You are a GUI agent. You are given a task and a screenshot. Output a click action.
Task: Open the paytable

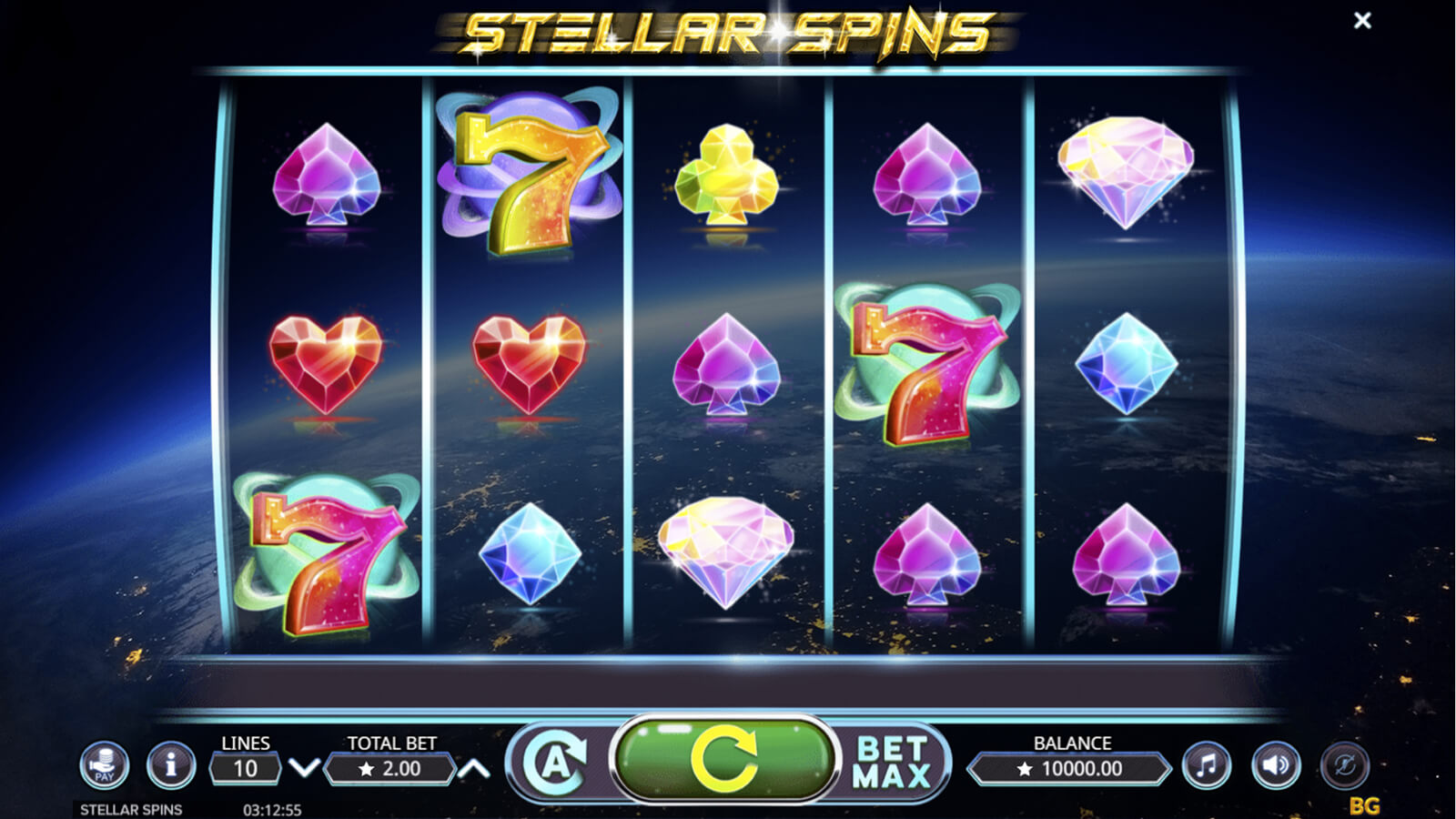point(104,765)
